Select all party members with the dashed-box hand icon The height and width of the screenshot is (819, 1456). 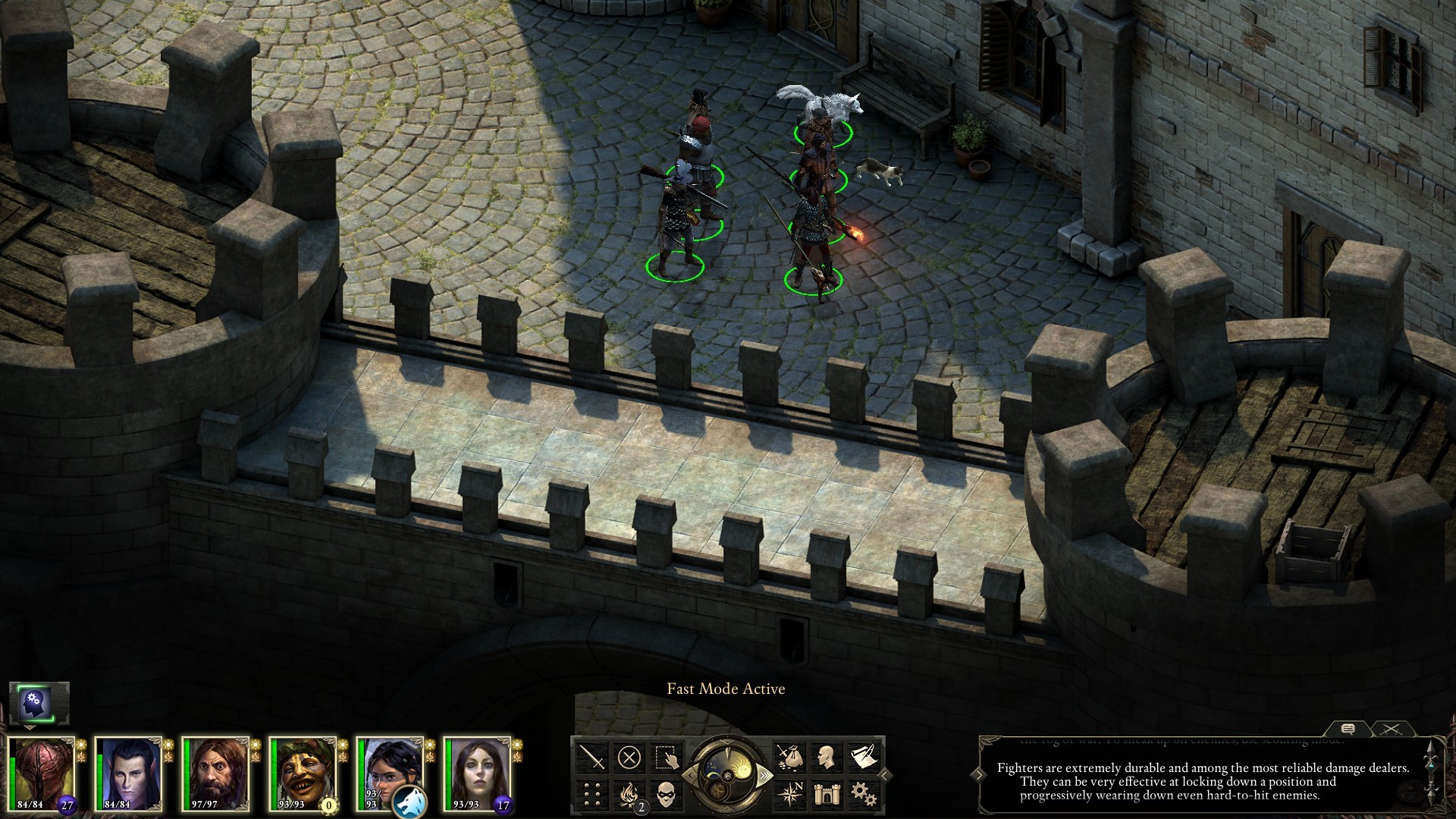(667, 757)
